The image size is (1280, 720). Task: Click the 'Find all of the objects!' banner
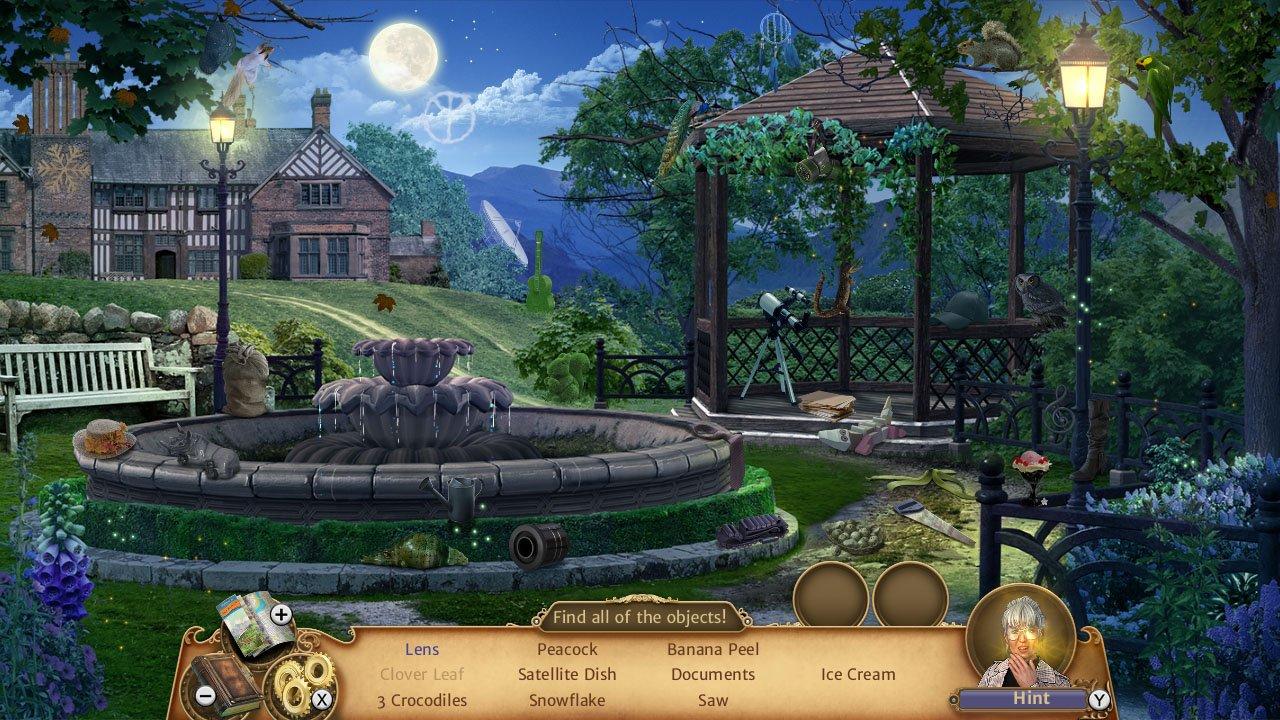tap(641, 617)
